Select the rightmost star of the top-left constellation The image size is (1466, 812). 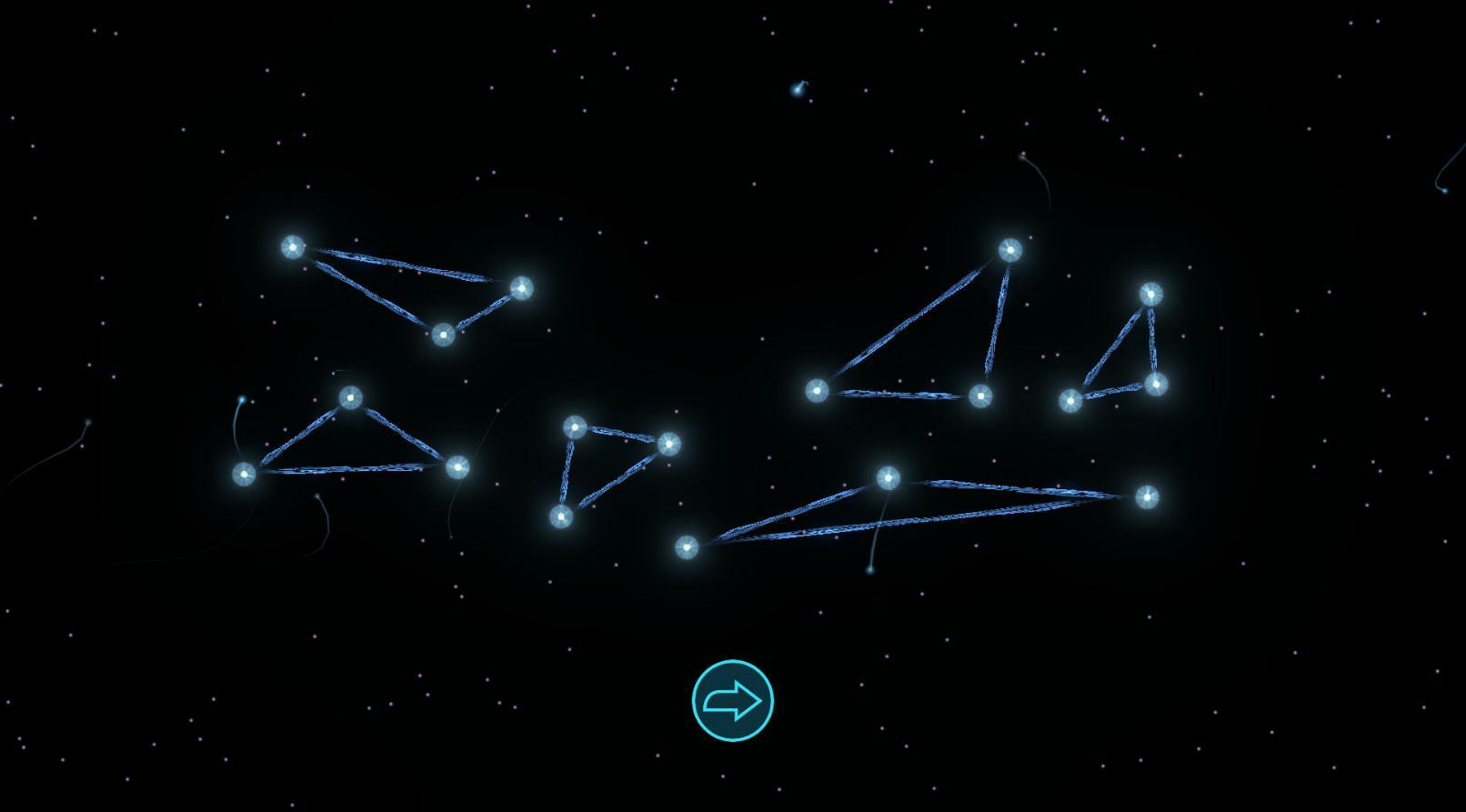521,287
